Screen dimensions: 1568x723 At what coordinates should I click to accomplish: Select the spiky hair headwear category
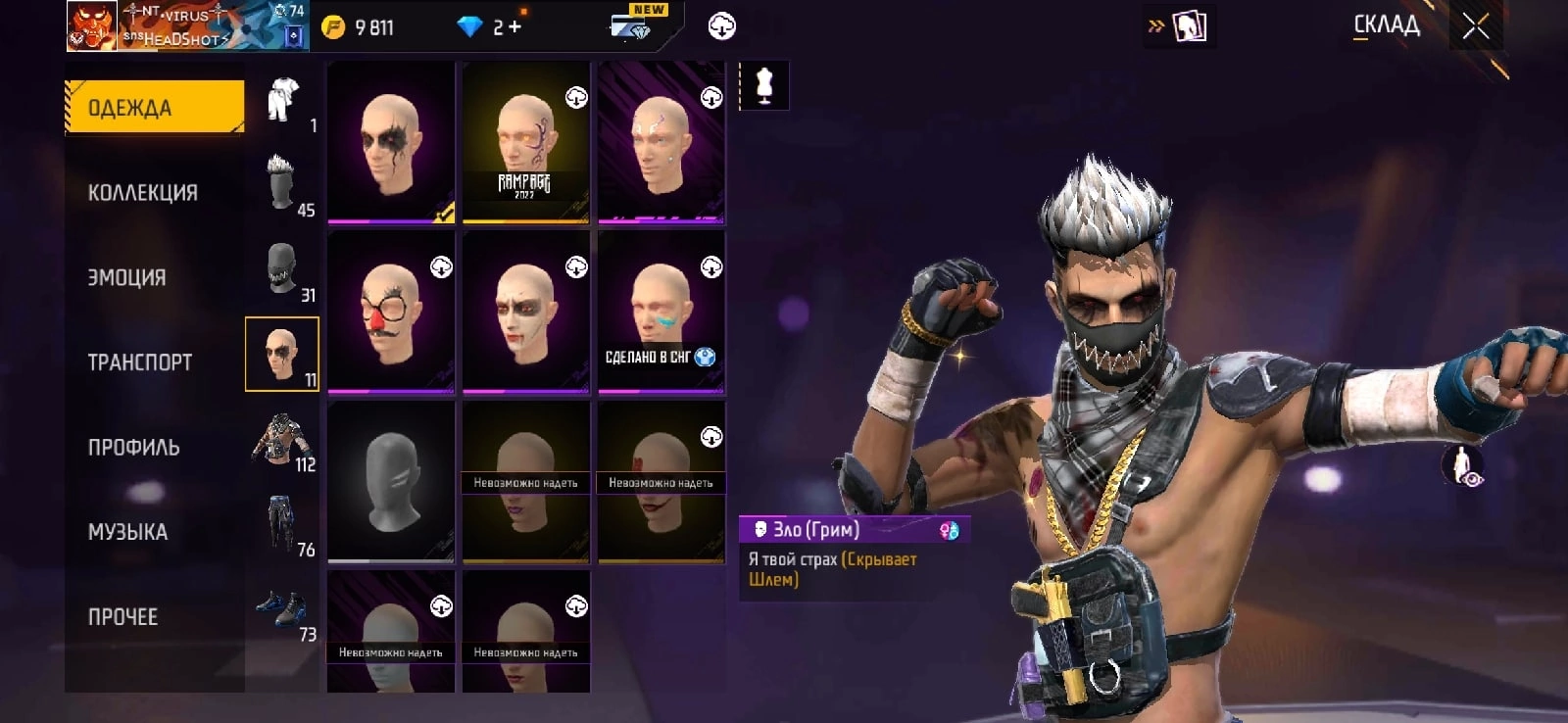point(282,184)
